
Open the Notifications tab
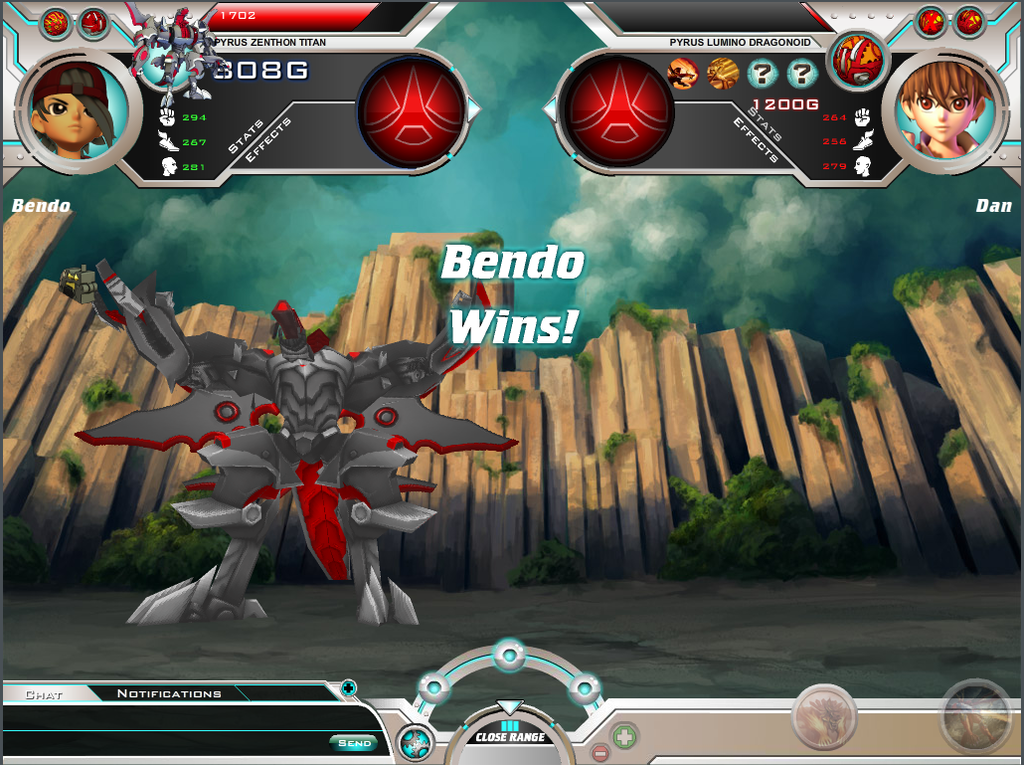click(169, 694)
